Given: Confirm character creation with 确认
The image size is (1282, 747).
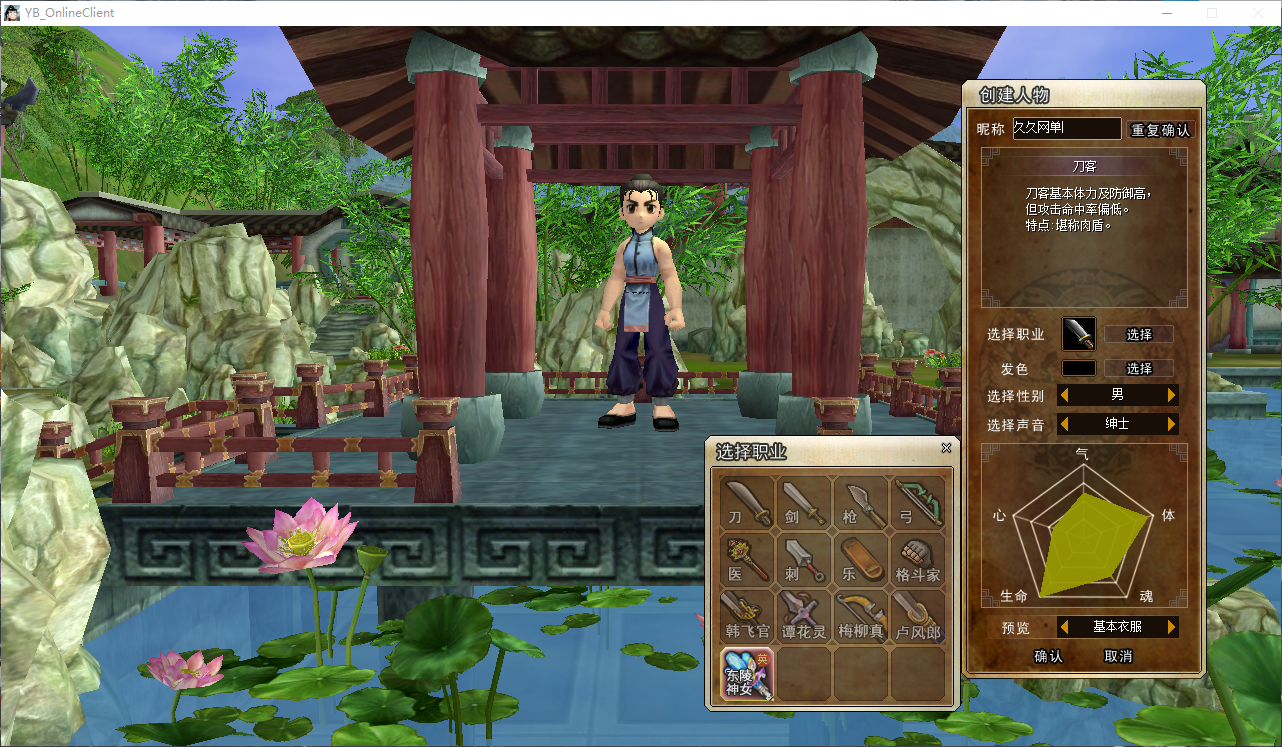Looking at the screenshot, I should [x=1048, y=656].
